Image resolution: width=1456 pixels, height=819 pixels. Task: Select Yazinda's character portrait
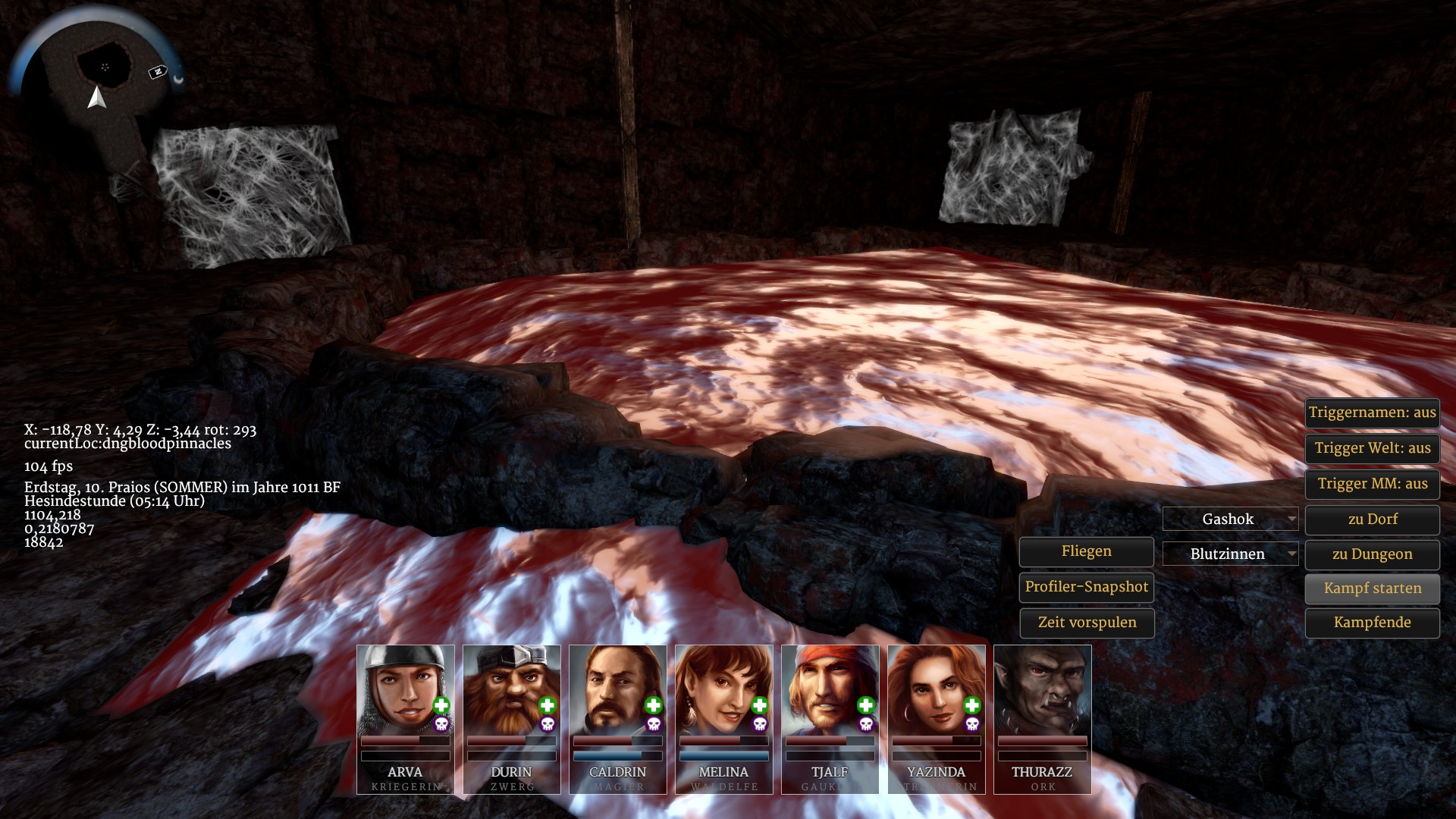[937, 690]
